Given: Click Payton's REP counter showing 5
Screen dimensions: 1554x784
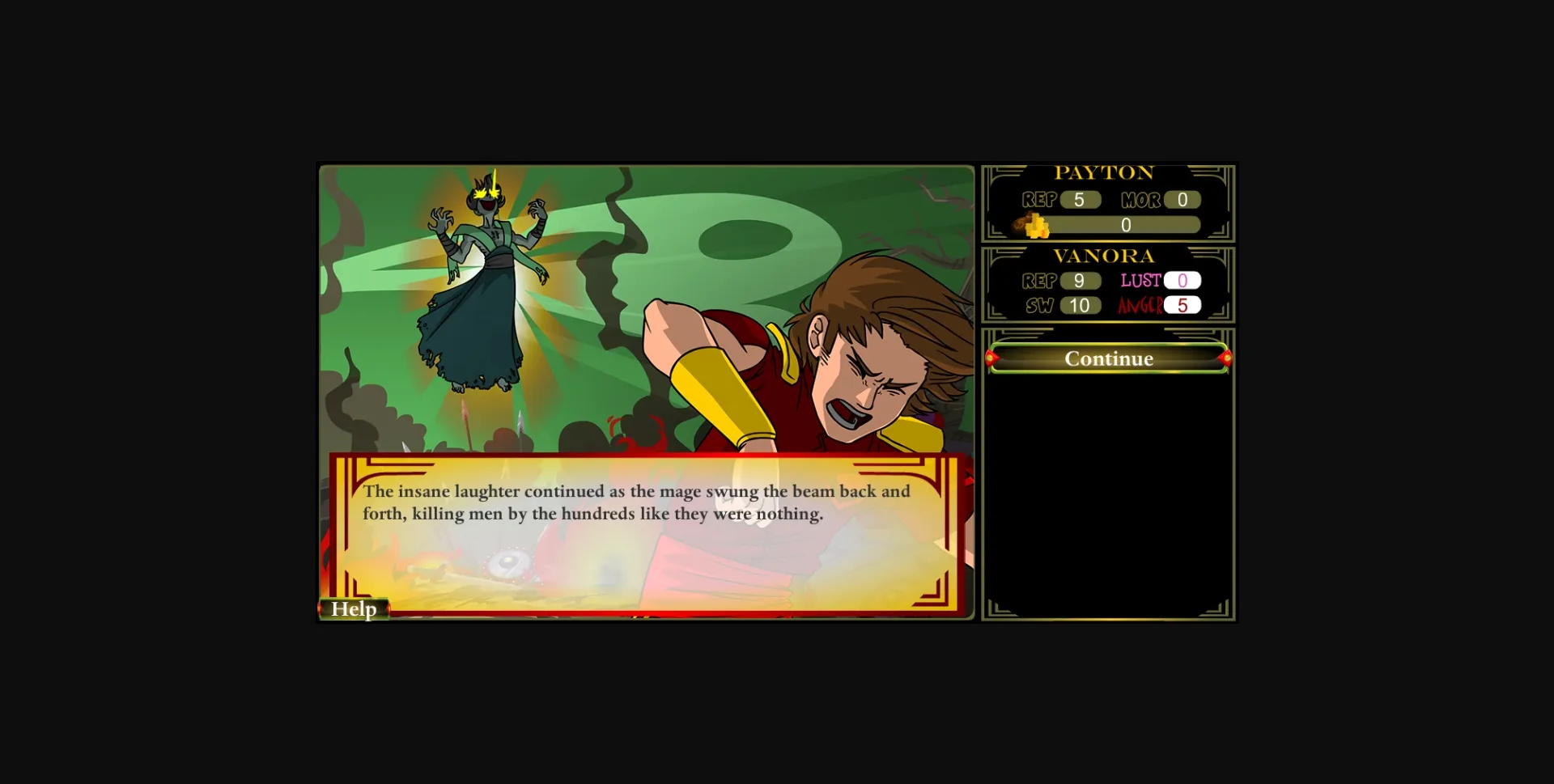Looking at the screenshot, I should point(1082,200).
